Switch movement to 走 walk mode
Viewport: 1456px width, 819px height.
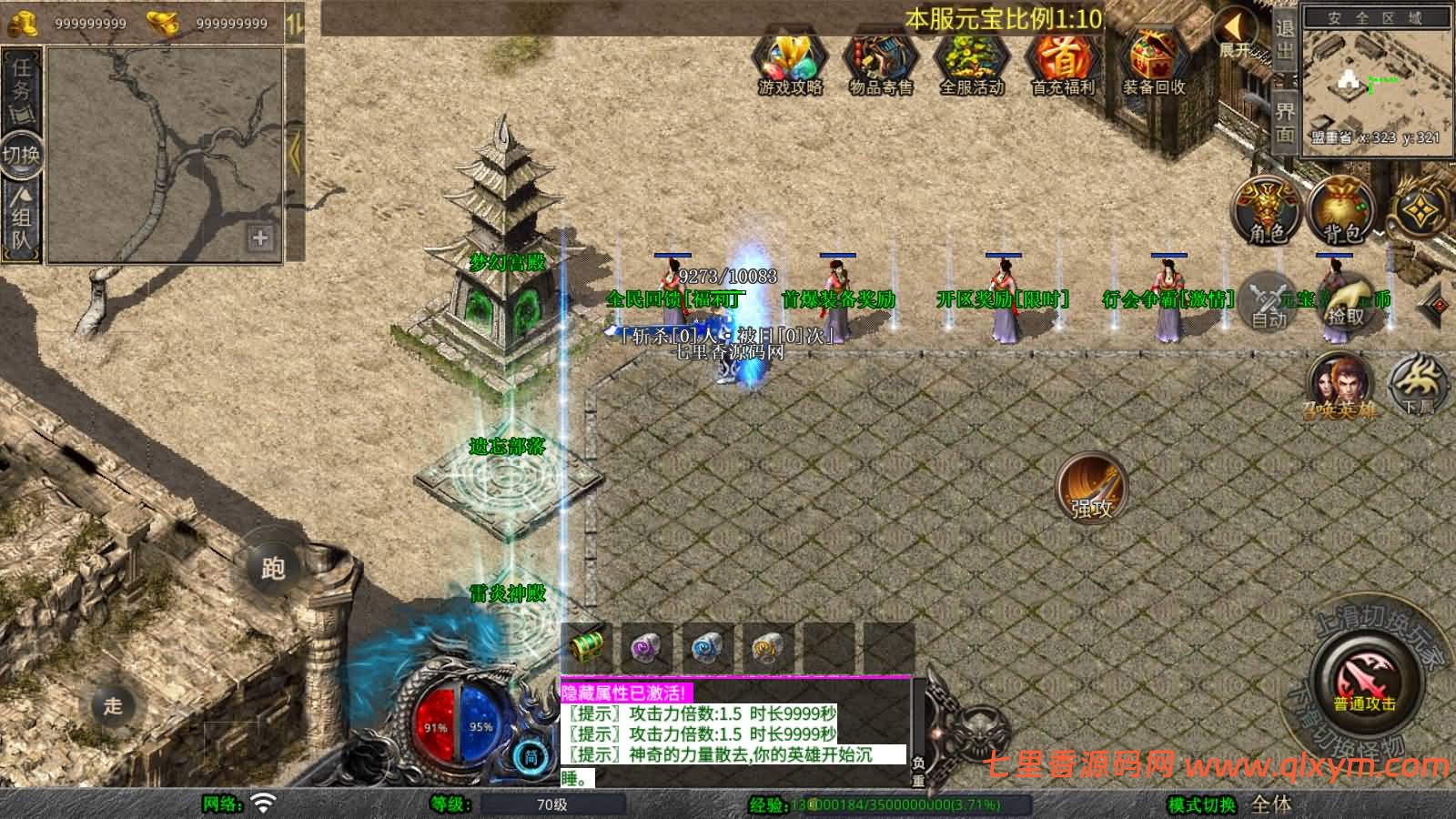pos(113,705)
